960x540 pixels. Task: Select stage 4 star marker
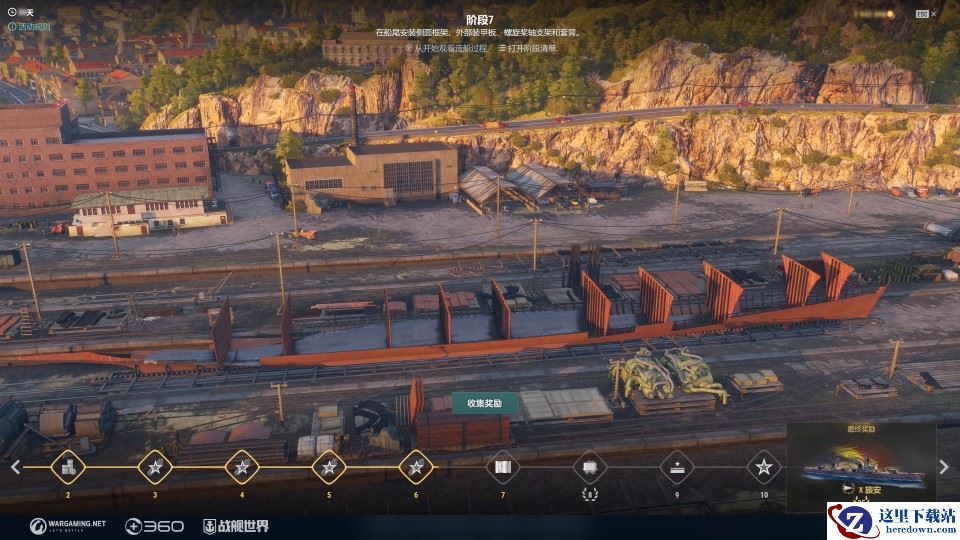point(242,467)
